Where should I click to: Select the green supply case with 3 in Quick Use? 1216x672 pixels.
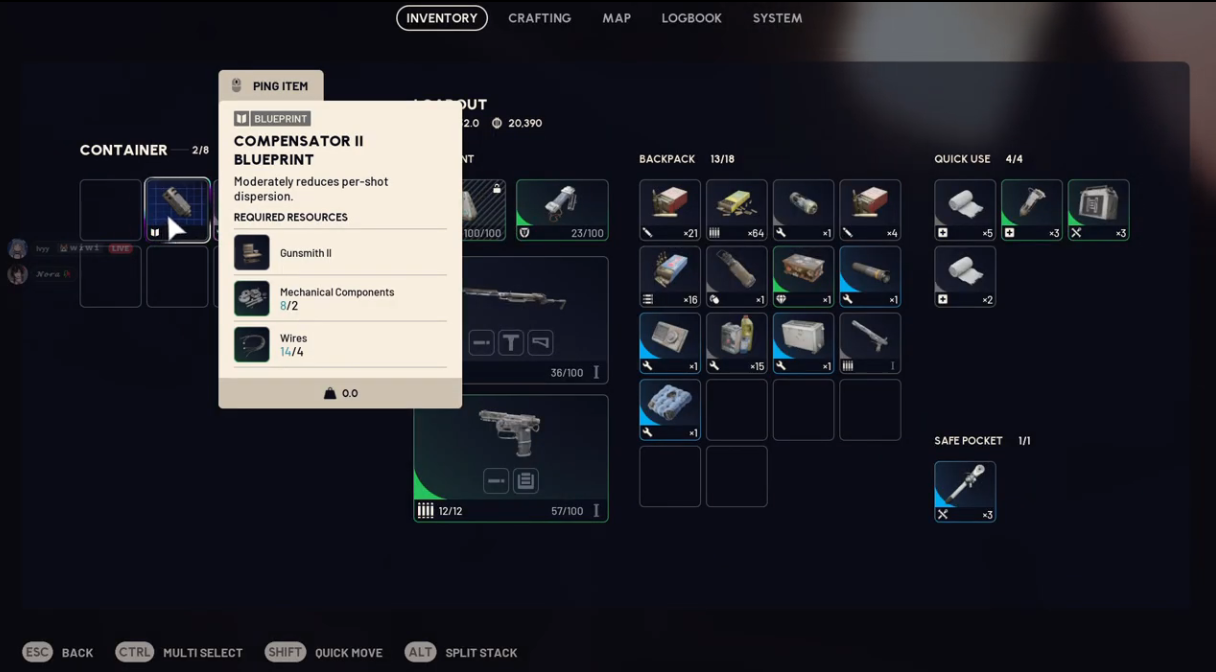[1098, 210]
